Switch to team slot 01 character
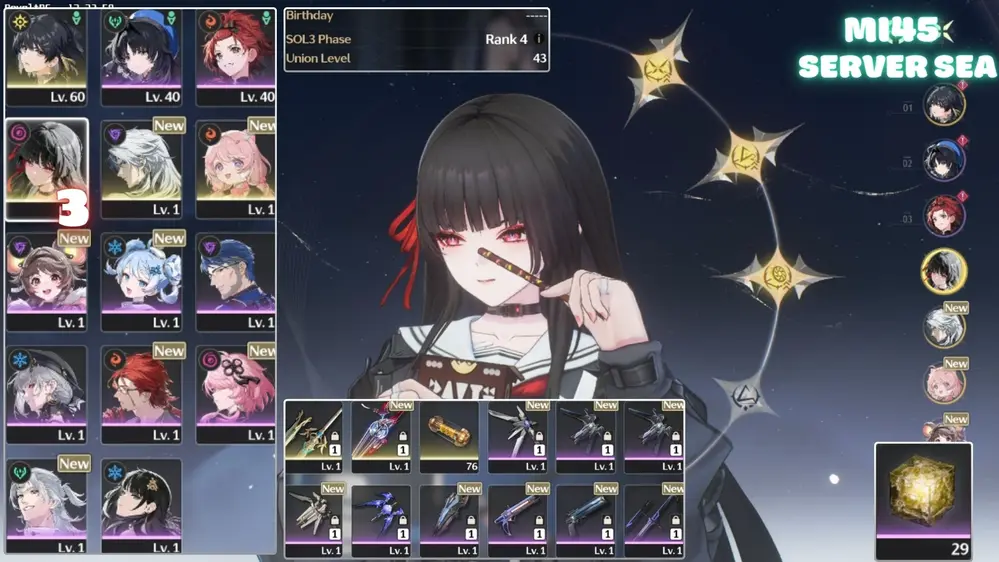The image size is (999, 562). coord(944,105)
